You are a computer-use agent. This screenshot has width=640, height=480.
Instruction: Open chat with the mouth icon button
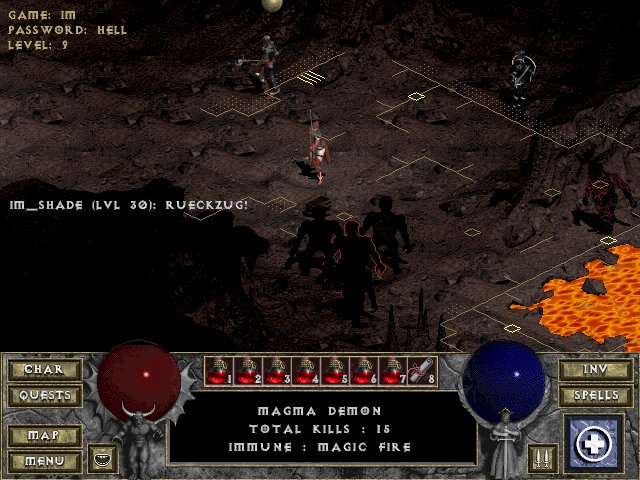pos(102,459)
